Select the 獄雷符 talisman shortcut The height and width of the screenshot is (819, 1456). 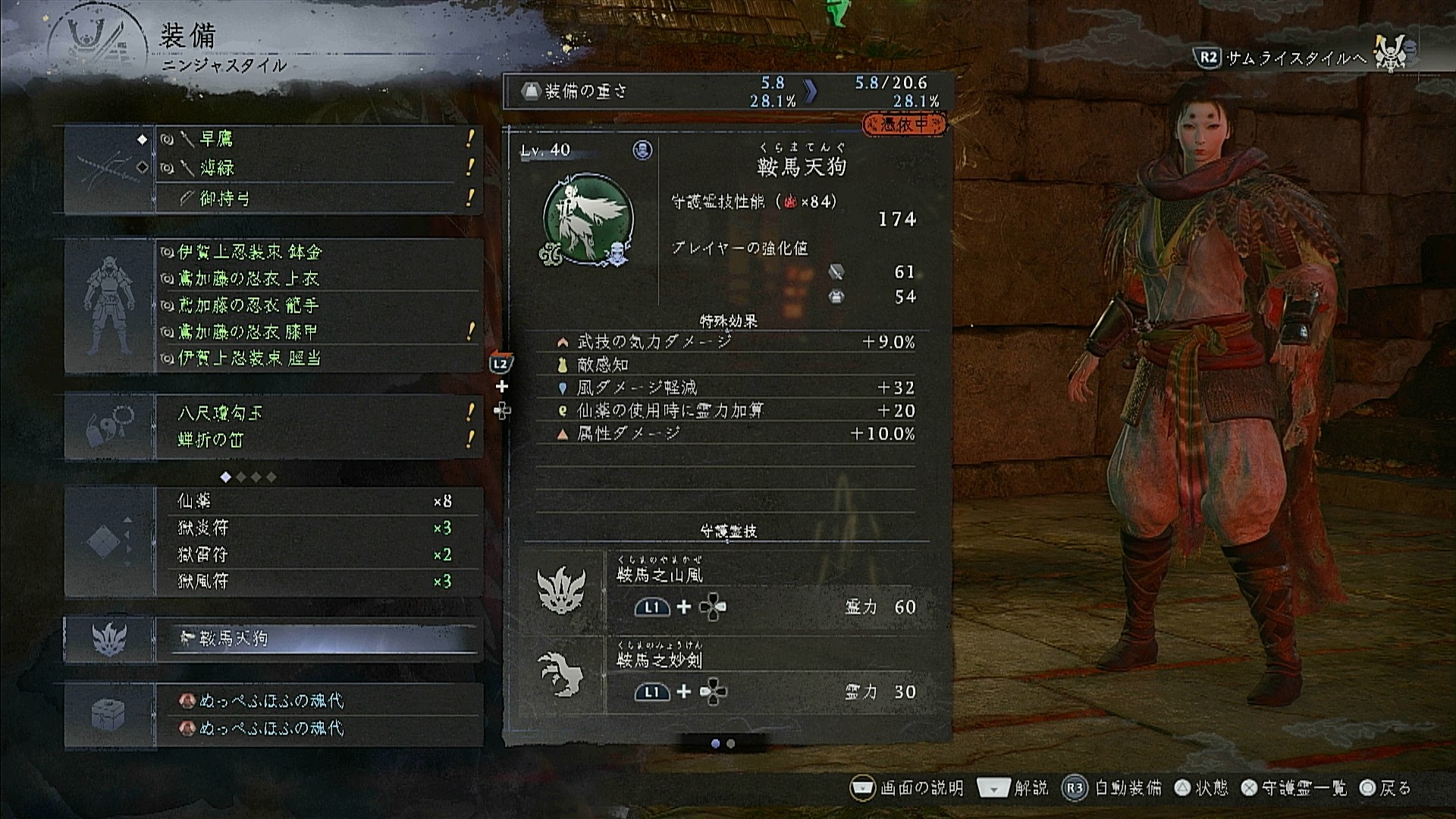click(x=318, y=555)
